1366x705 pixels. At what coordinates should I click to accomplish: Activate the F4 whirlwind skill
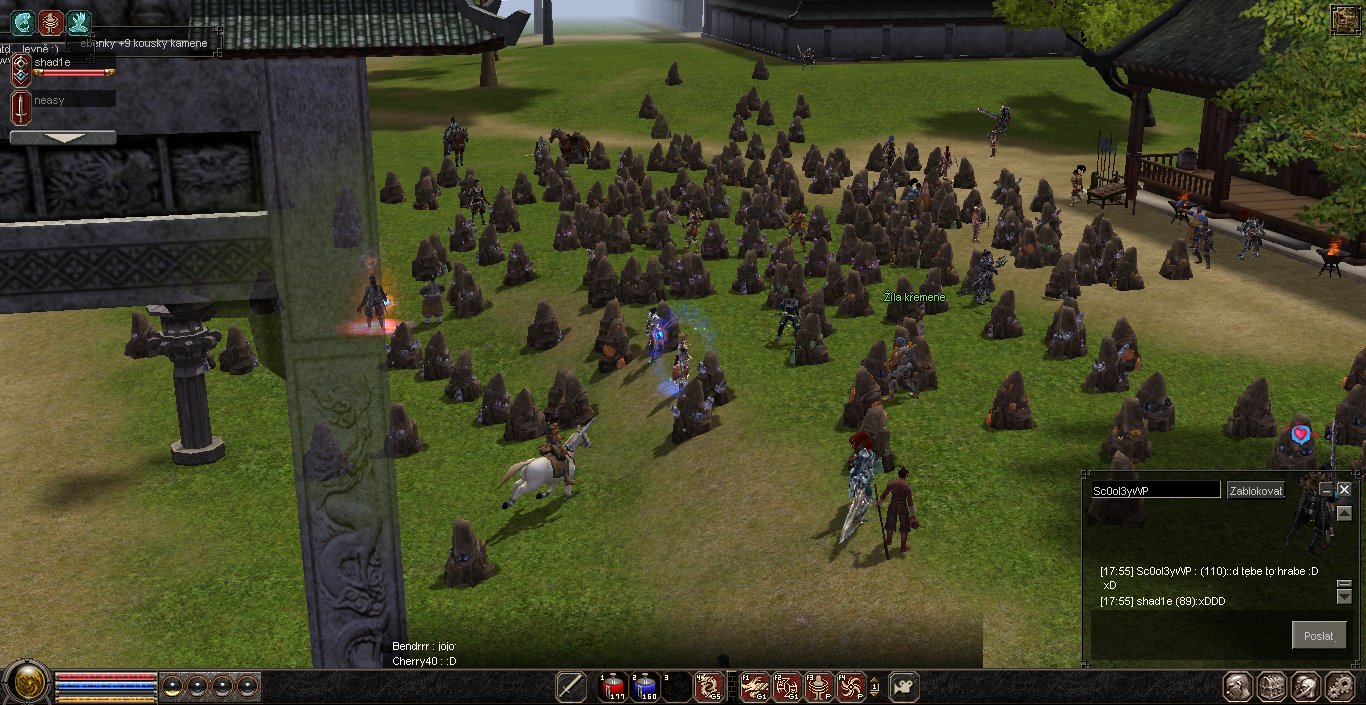(x=851, y=686)
